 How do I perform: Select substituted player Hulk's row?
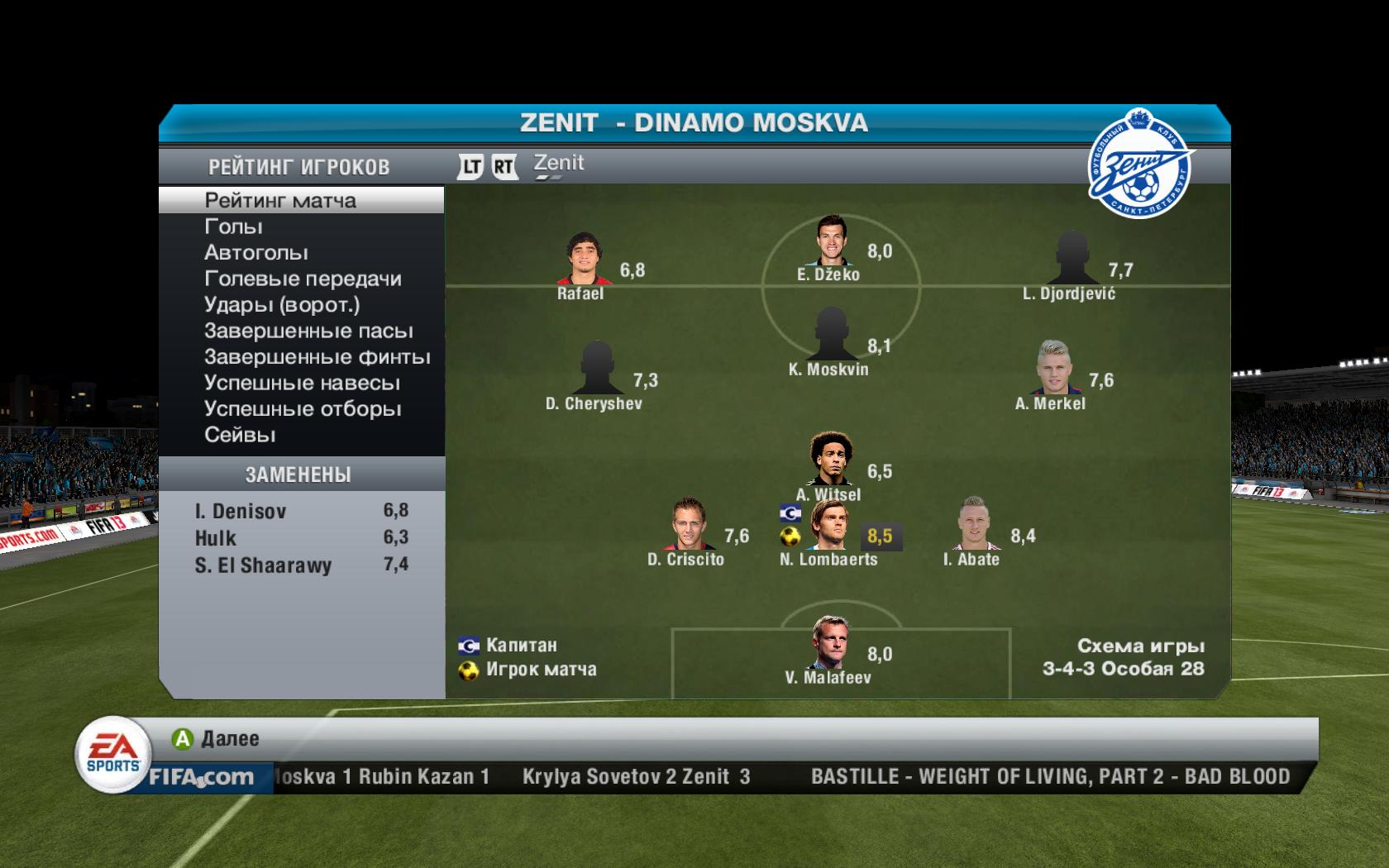coord(301,538)
